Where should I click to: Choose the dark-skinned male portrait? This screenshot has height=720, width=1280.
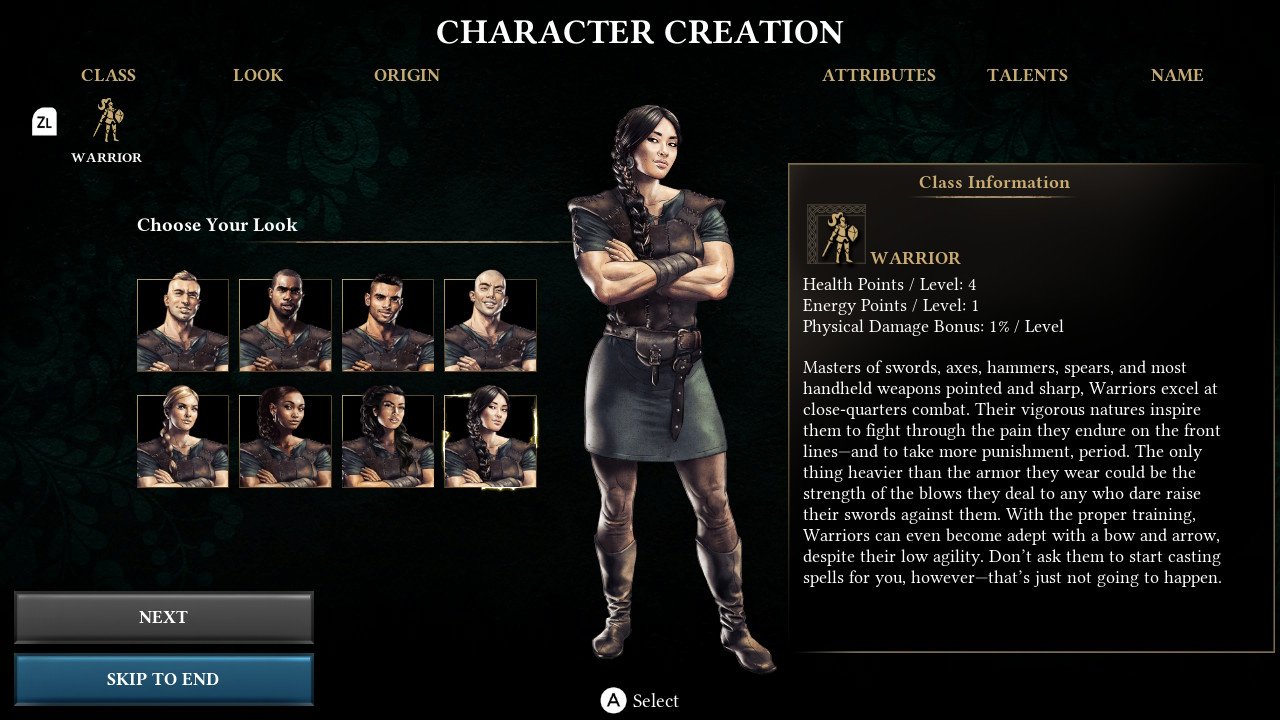pos(285,325)
